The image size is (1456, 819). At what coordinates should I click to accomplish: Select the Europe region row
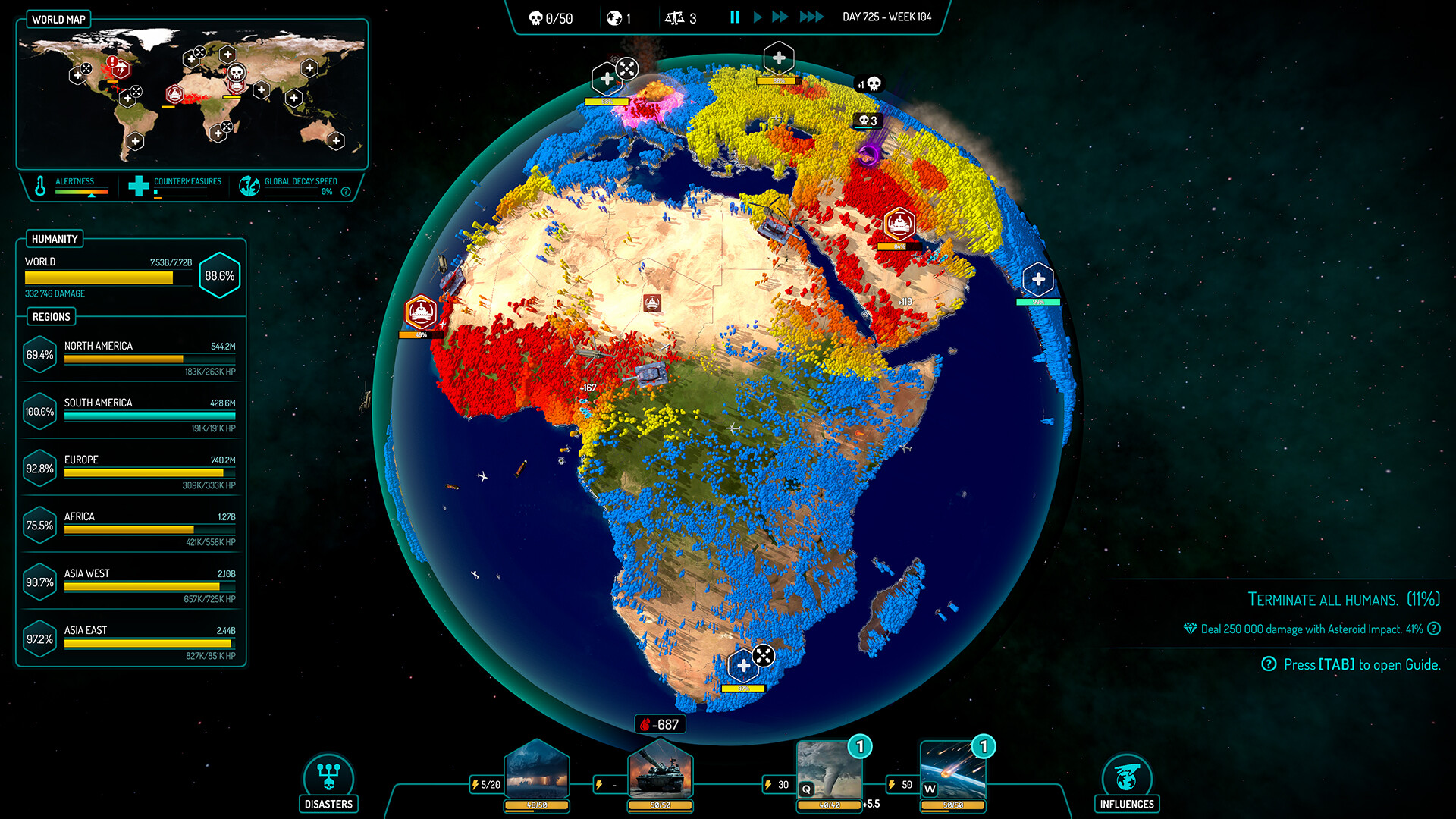click(131, 469)
